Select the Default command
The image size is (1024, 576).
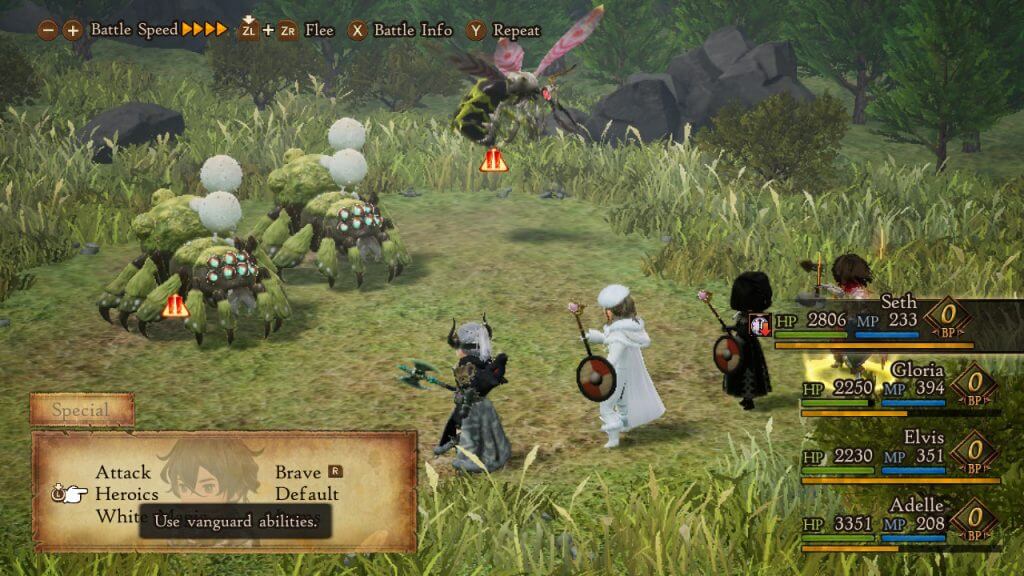tap(306, 494)
